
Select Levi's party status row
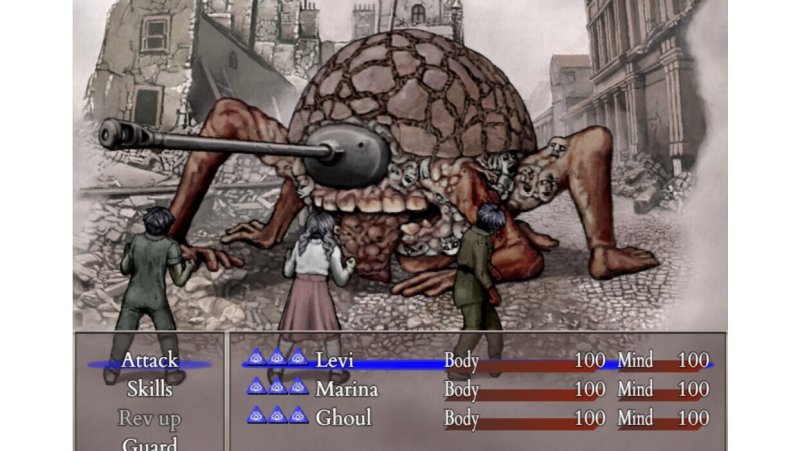tap(478, 361)
